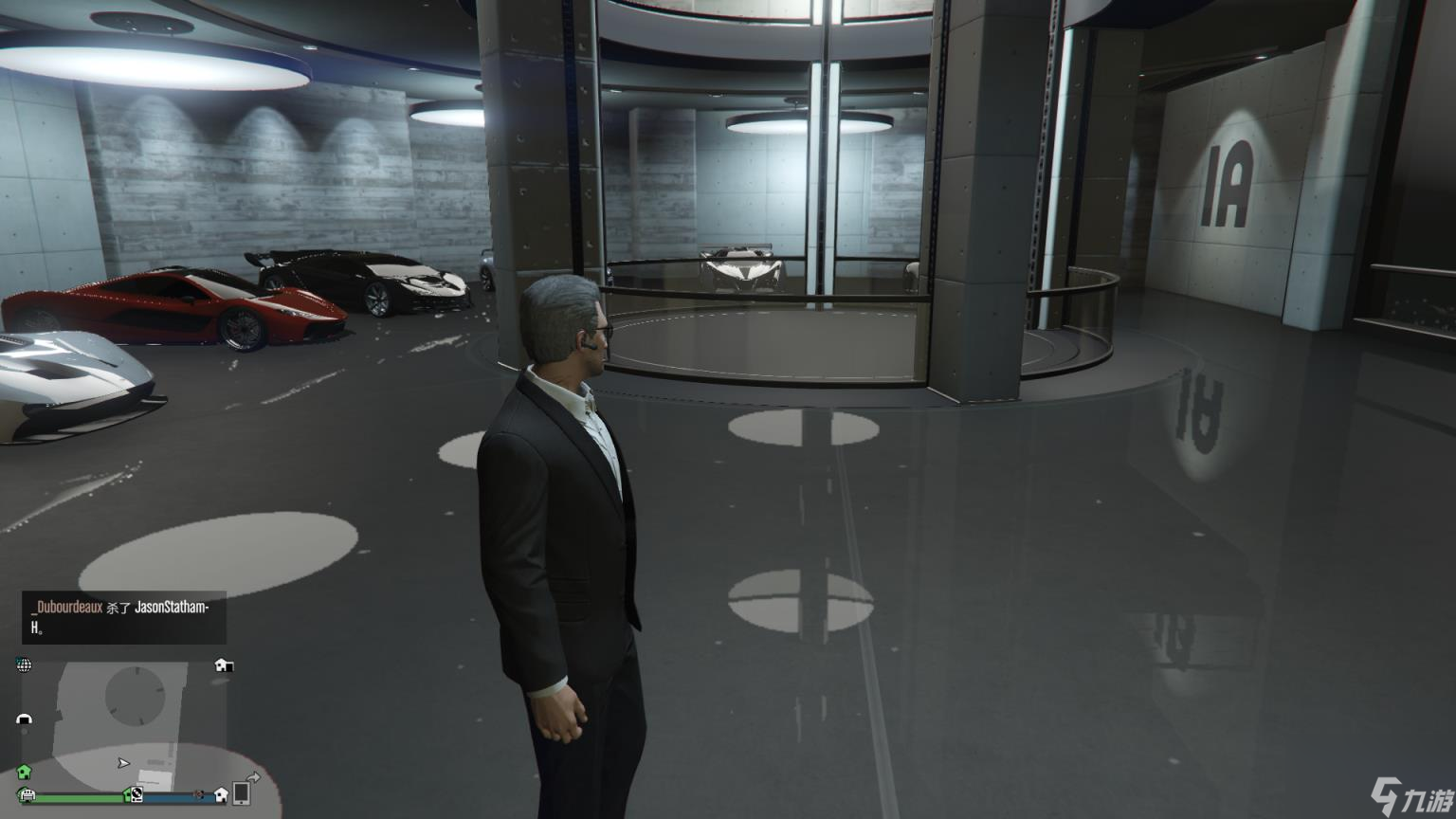Select the green house blip above the health bar
The width and height of the screenshot is (1456, 819).
25,773
